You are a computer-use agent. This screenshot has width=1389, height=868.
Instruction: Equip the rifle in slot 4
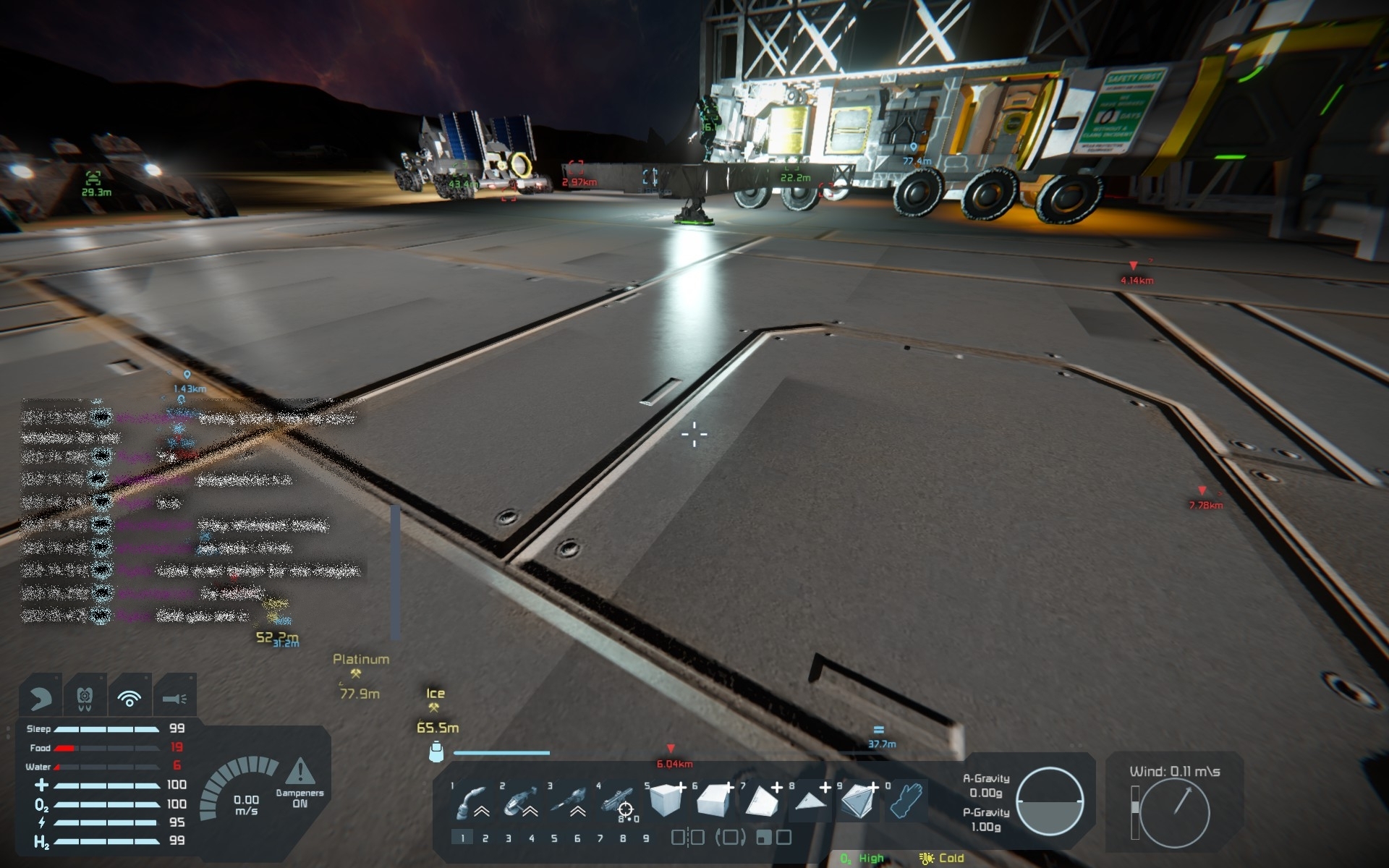pos(616,802)
